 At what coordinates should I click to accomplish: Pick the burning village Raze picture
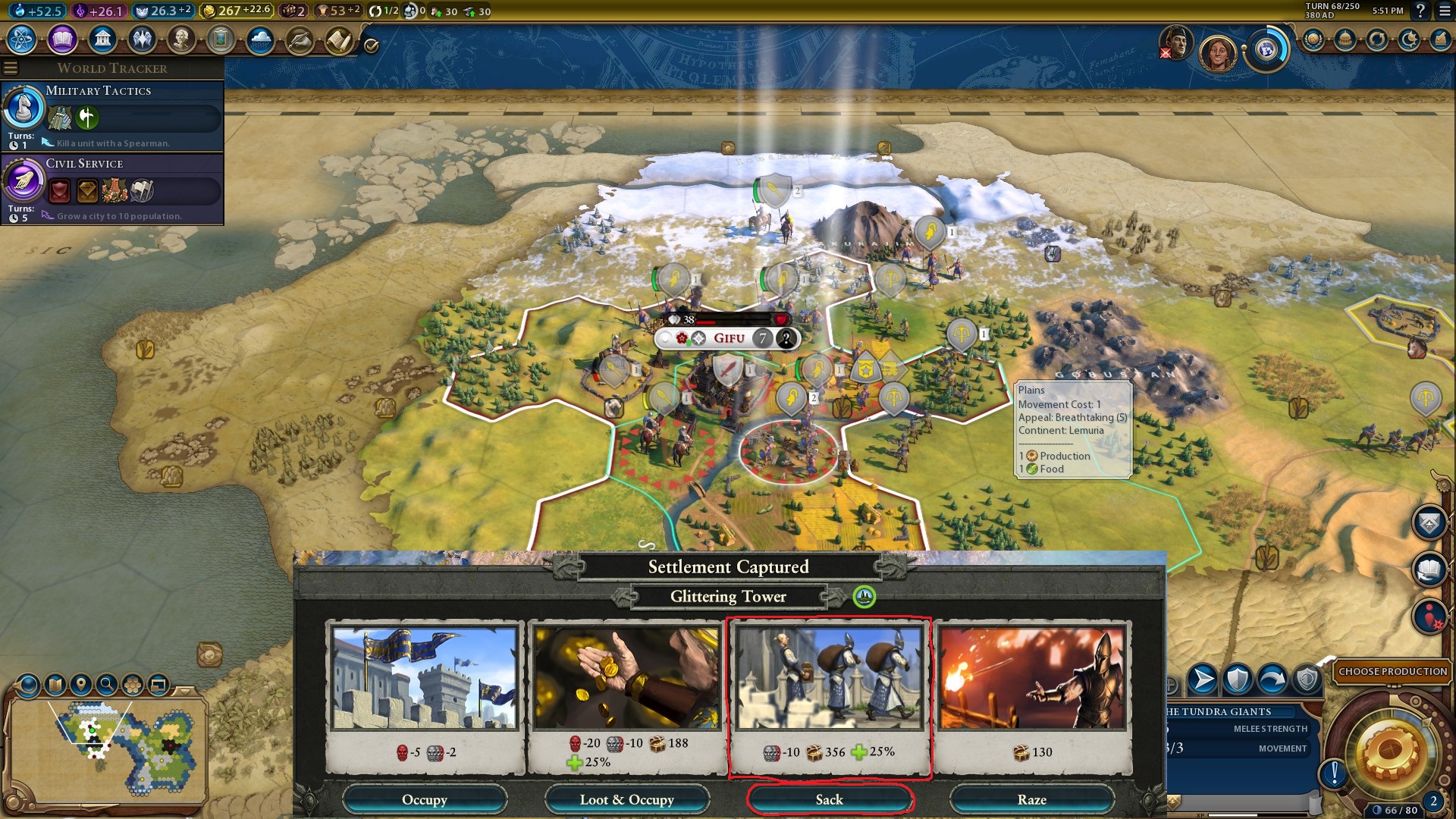pyautogui.click(x=1031, y=678)
